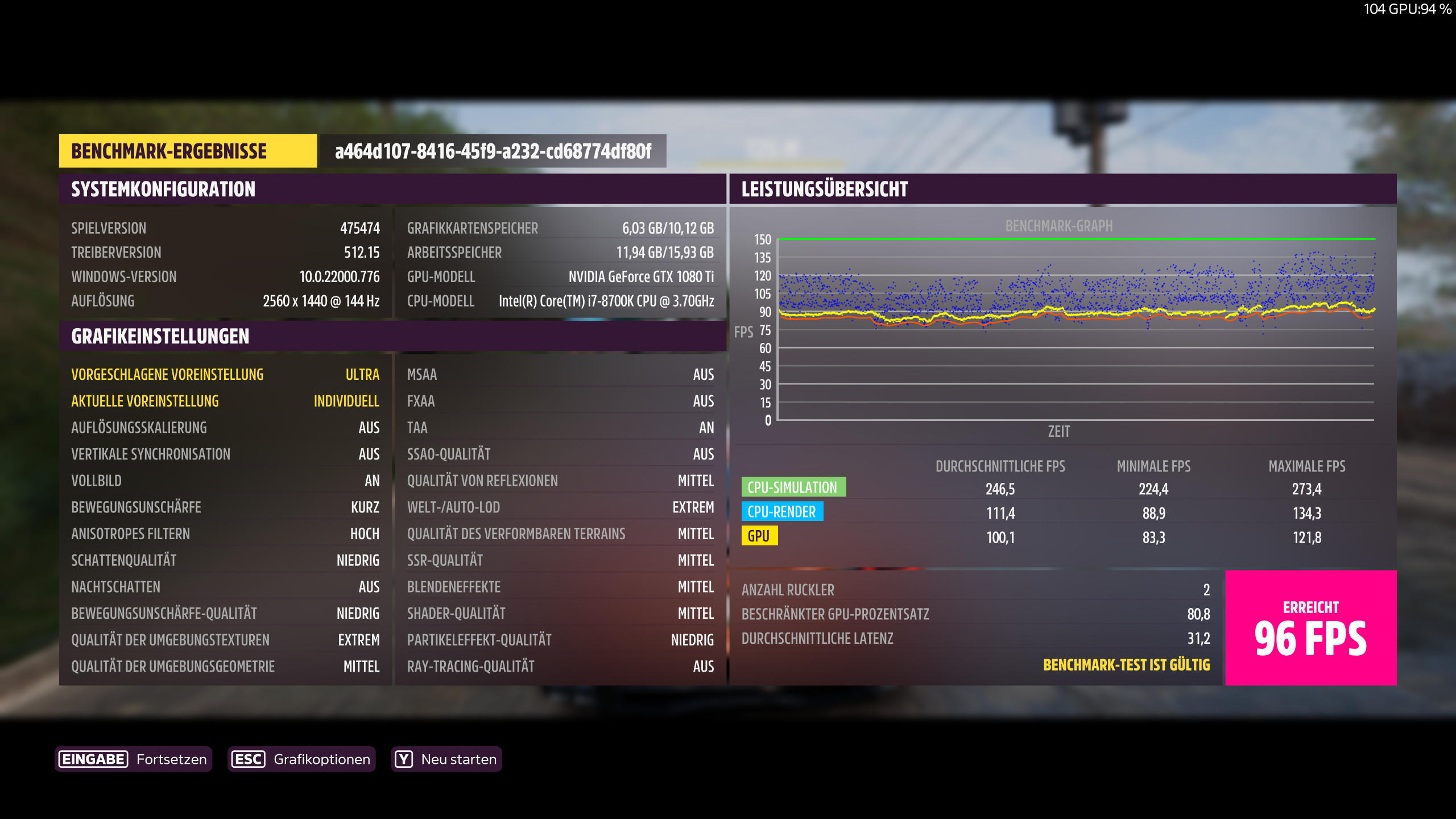This screenshot has height=819, width=1456.
Task: Switch to the GRAFIKEINSTELLUNGEN section
Action: click(160, 336)
